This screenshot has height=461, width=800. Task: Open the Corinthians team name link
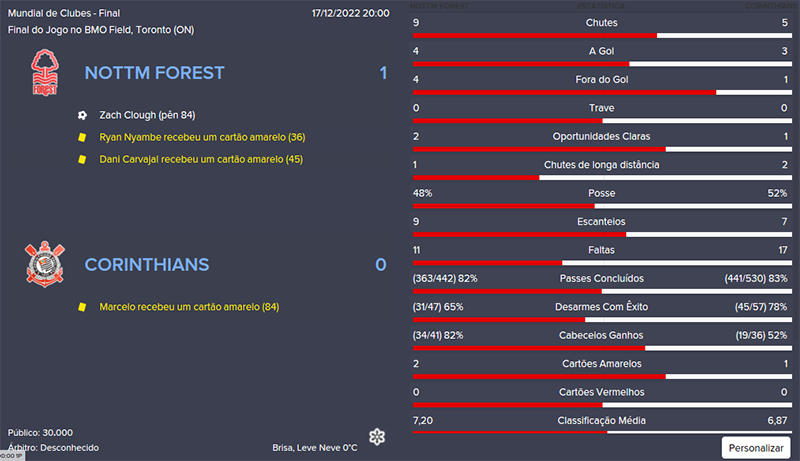click(146, 265)
